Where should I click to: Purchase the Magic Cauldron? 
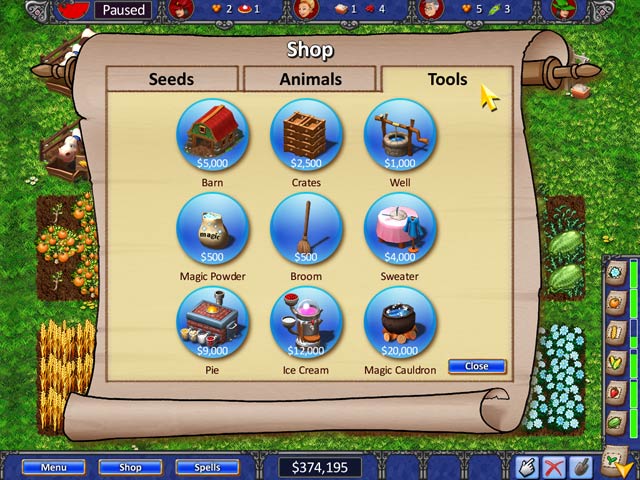[399, 322]
